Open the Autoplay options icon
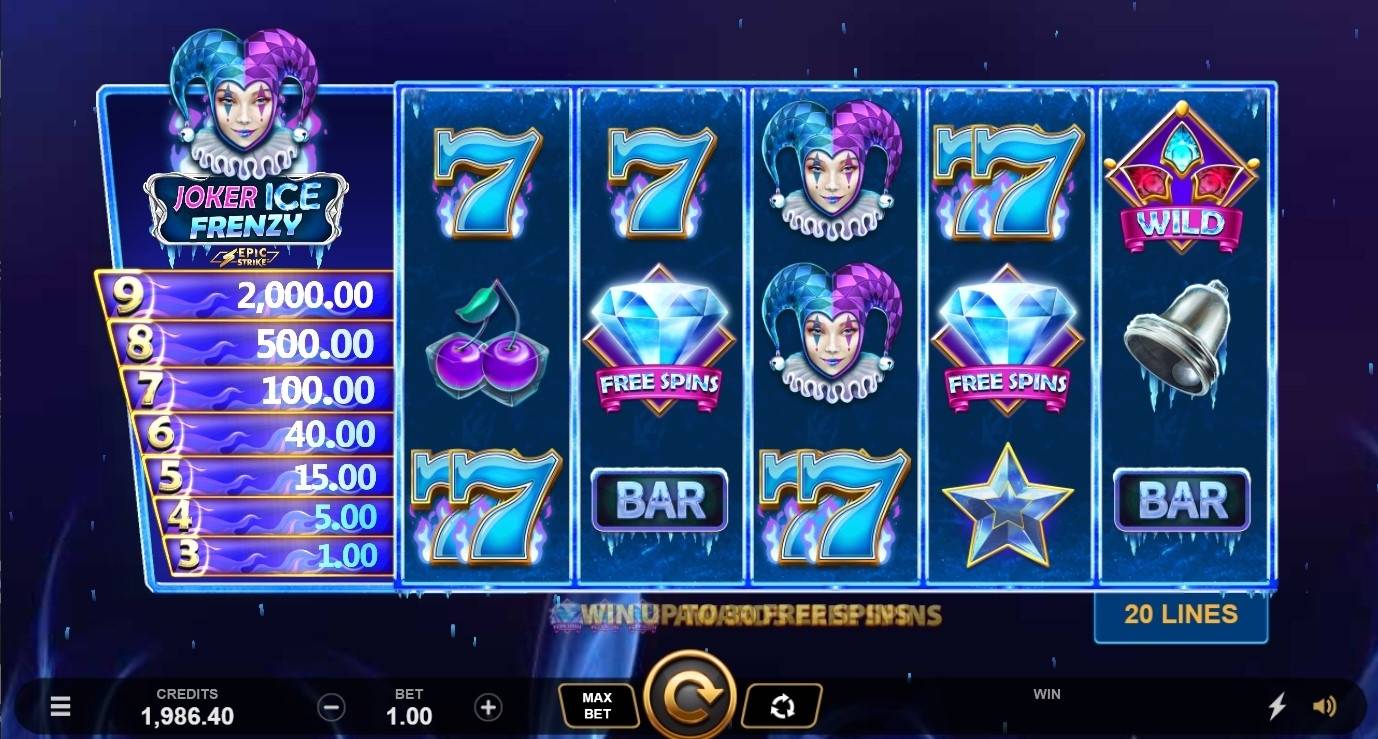Screen dimensions: 1378x739 [783, 704]
